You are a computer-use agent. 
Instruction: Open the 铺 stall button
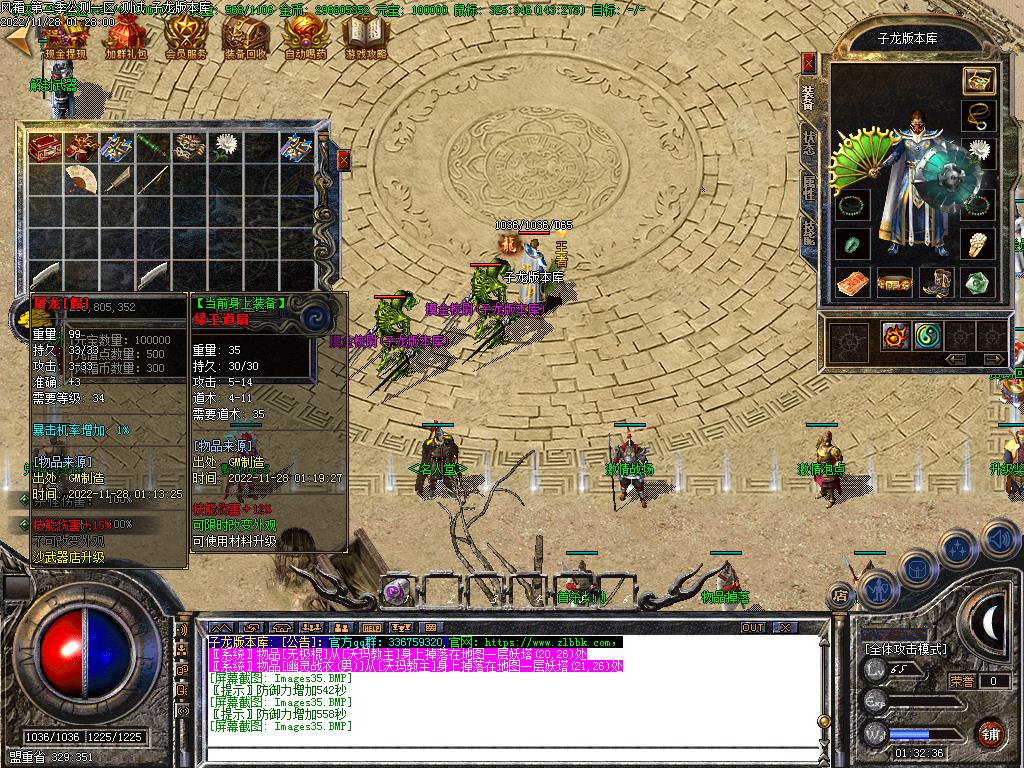click(991, 733)
